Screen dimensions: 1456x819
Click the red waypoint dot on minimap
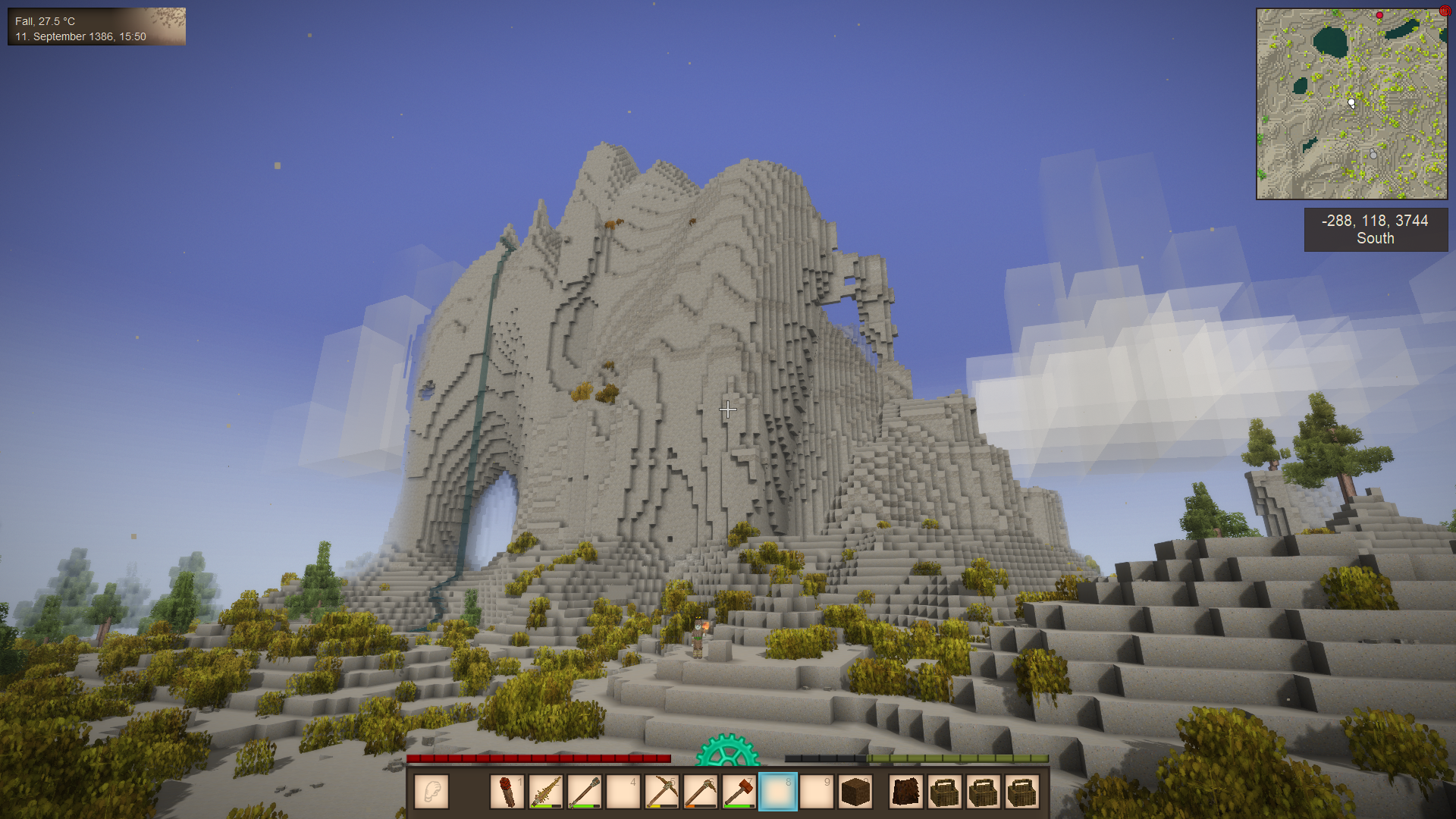tap(1379, 15)
